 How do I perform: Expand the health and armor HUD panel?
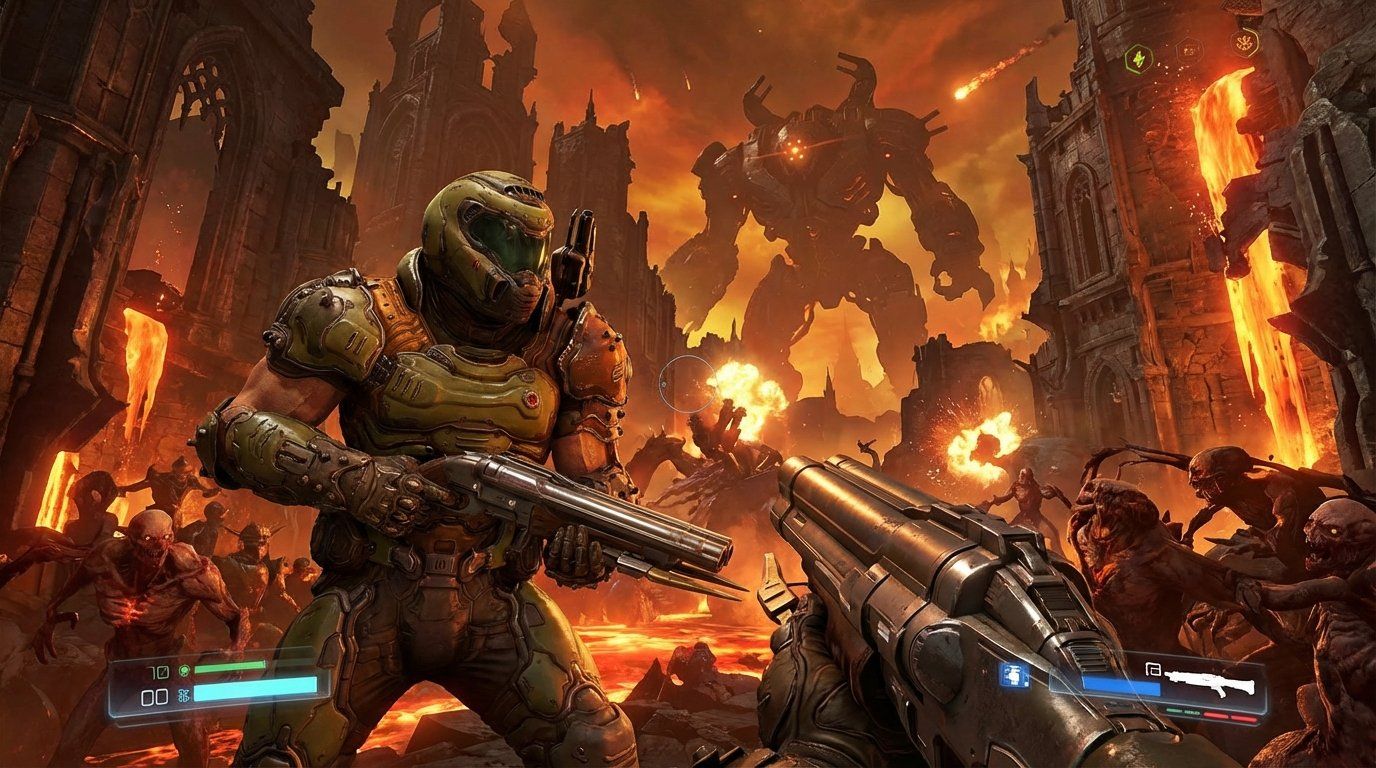click(220, 683)
